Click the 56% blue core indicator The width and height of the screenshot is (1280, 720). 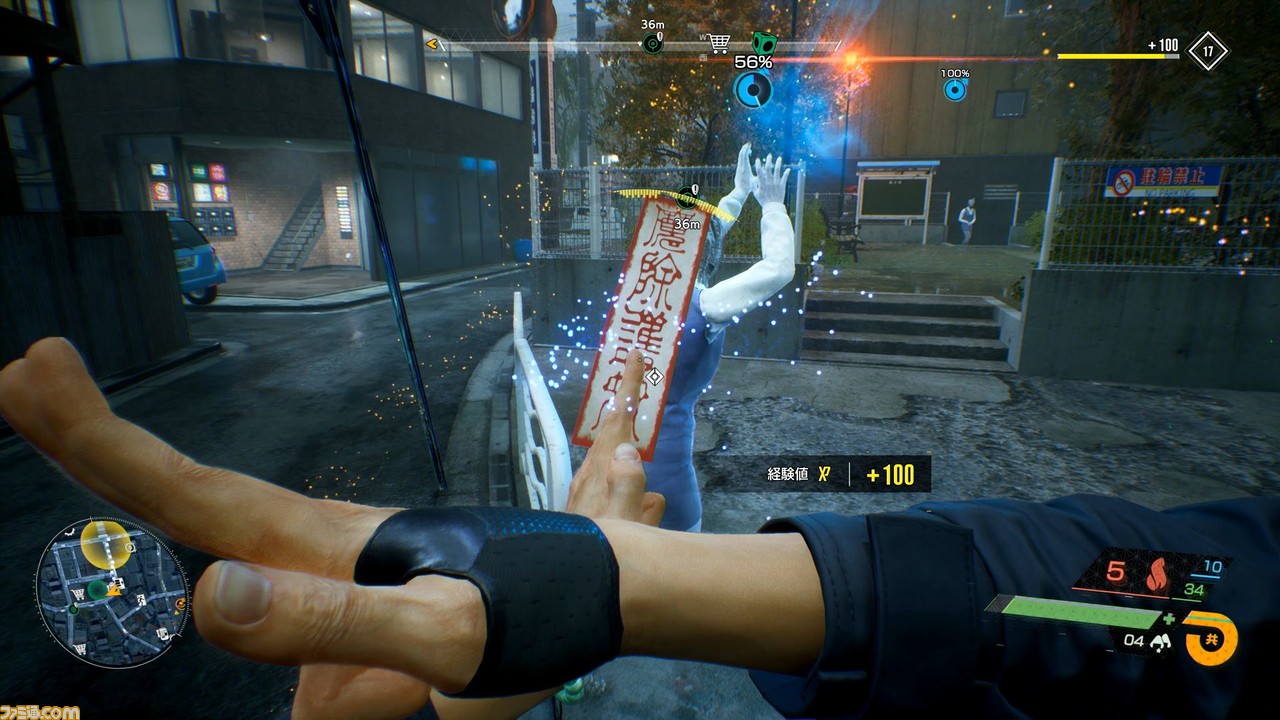pyautogui.click(x=753, y=89)
